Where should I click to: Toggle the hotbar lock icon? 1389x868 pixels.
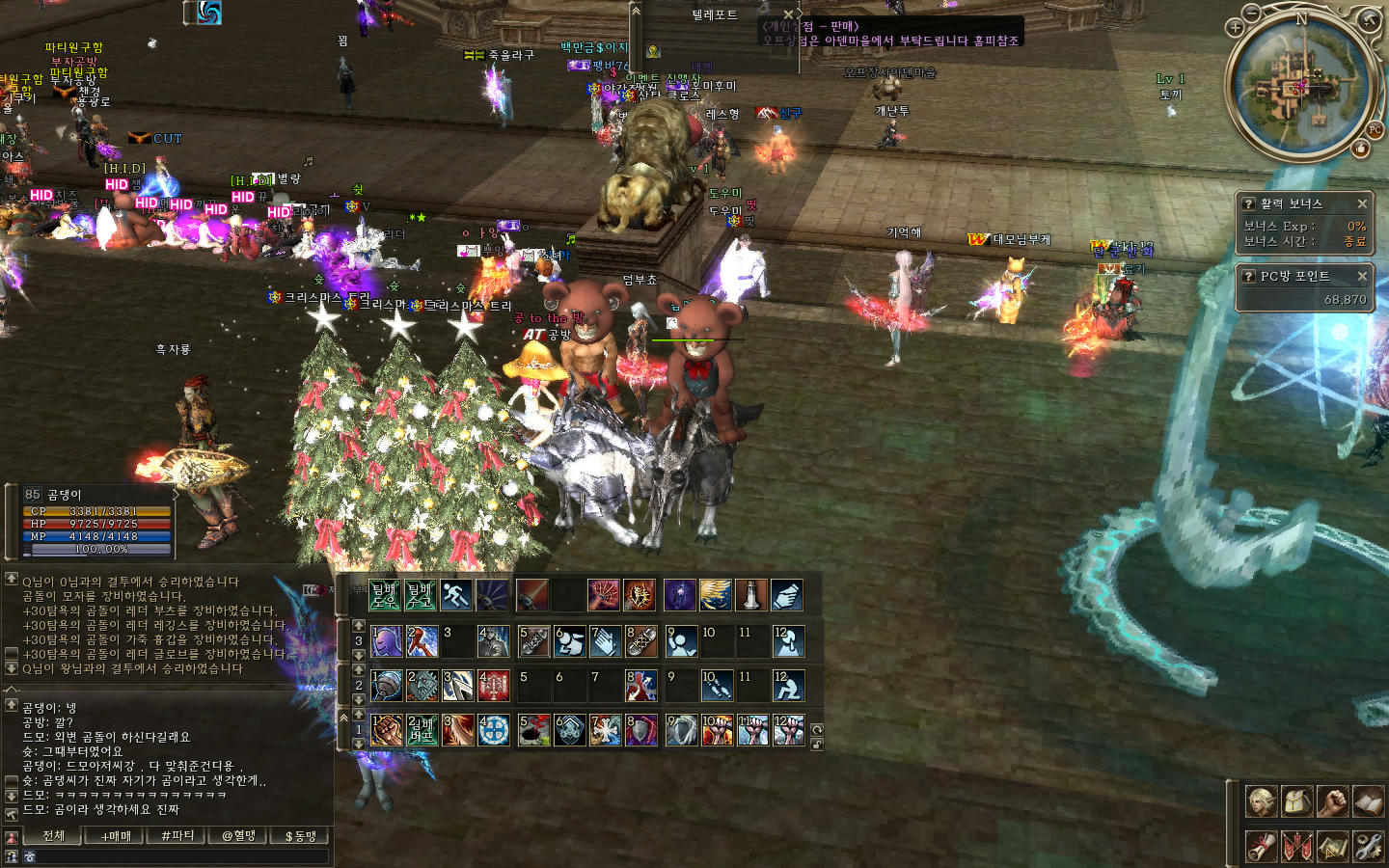coord(817,744)
